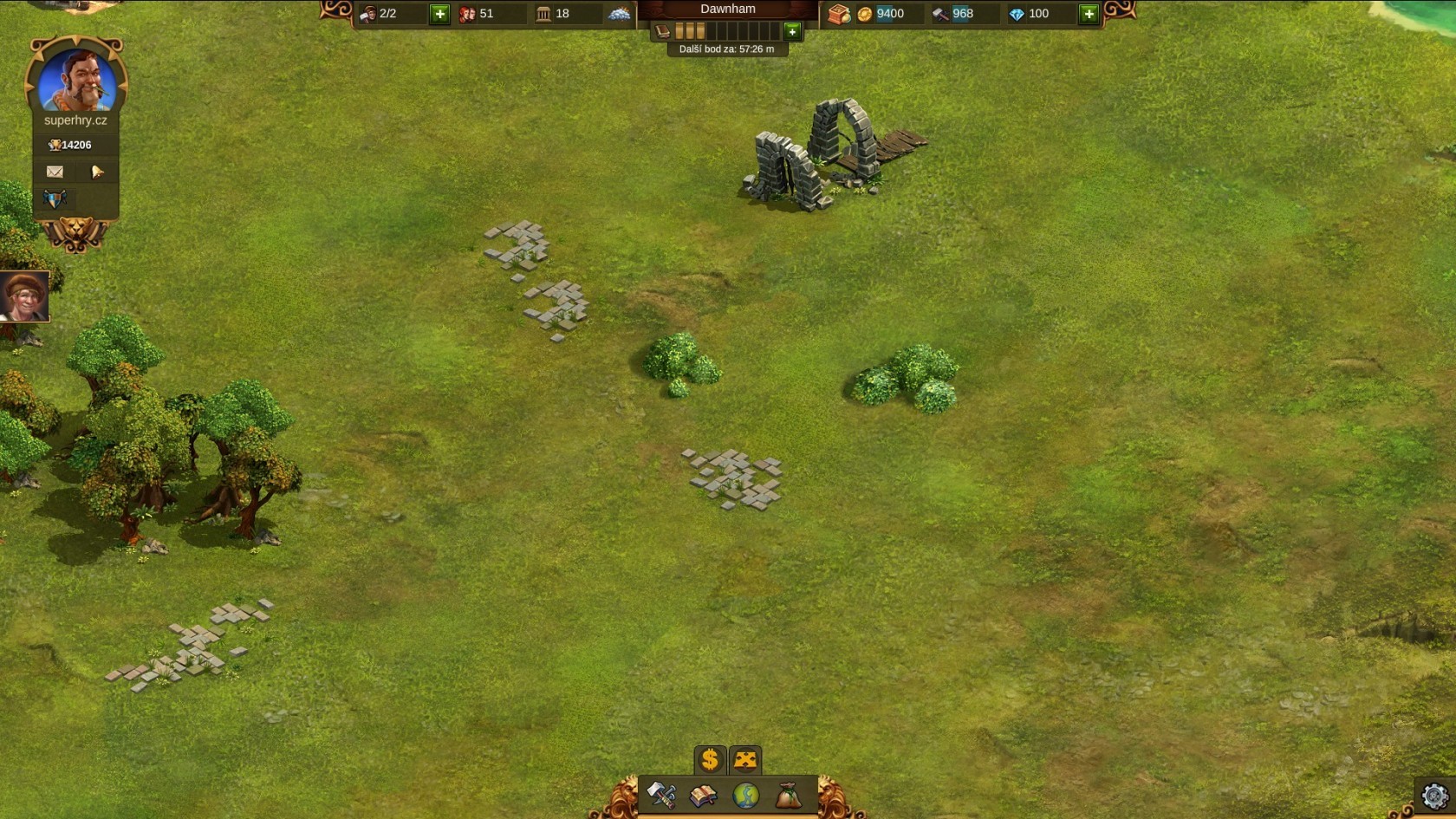Open the bell notifications
1456x819 pixels.
97,172
